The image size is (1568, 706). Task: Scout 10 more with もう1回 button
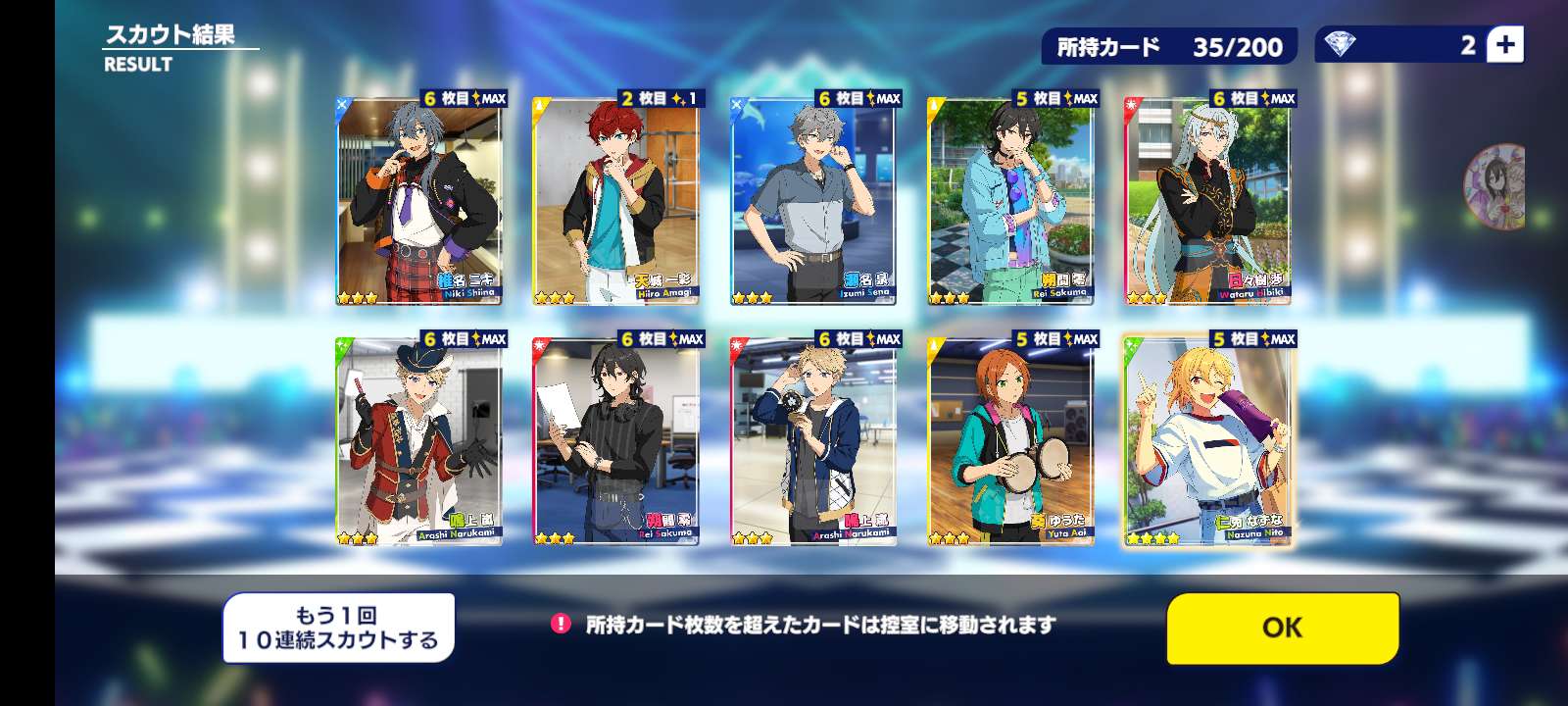click(338, 628)
